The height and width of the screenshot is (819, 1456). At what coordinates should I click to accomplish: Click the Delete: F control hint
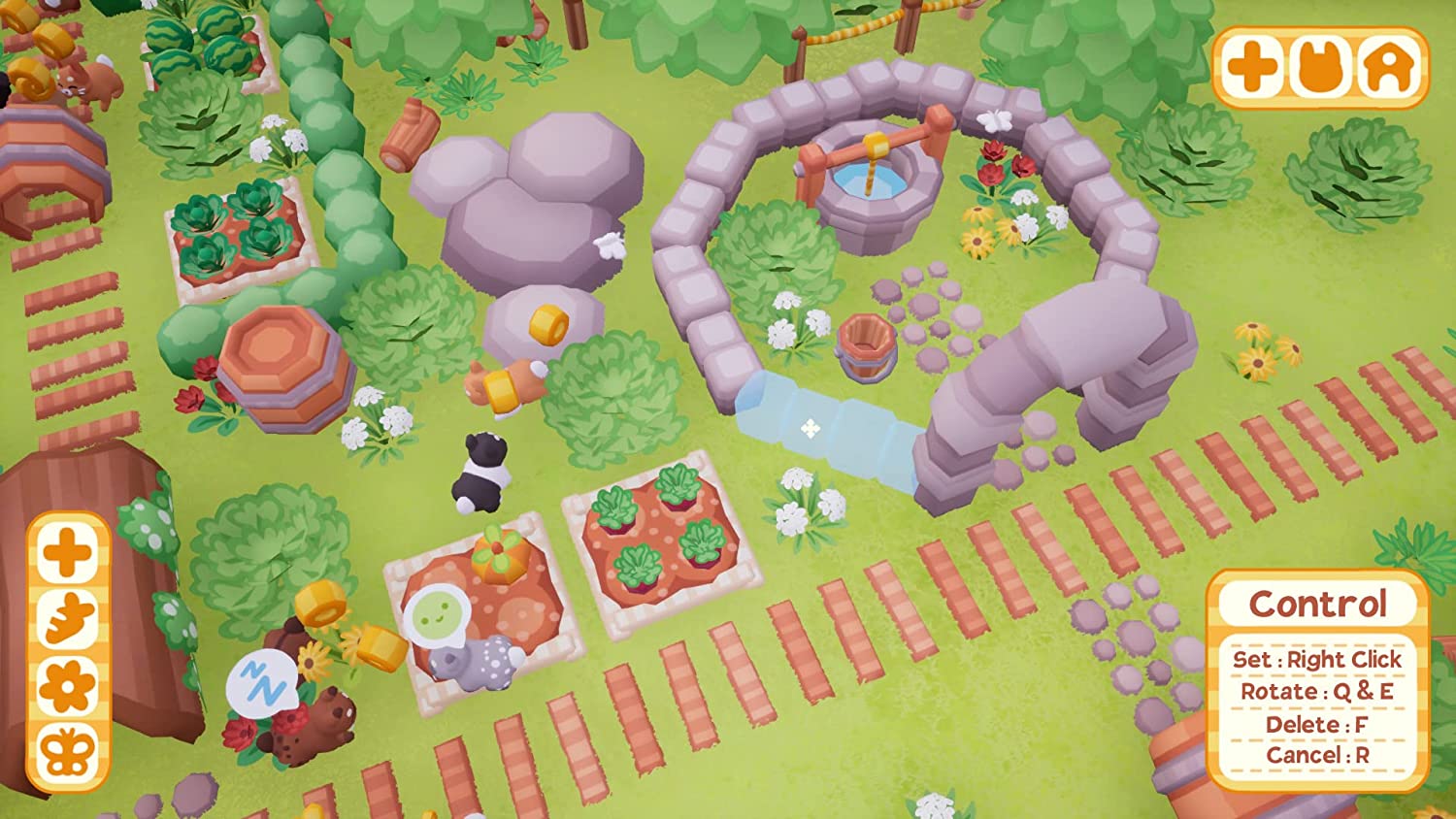coord(1317,724)
